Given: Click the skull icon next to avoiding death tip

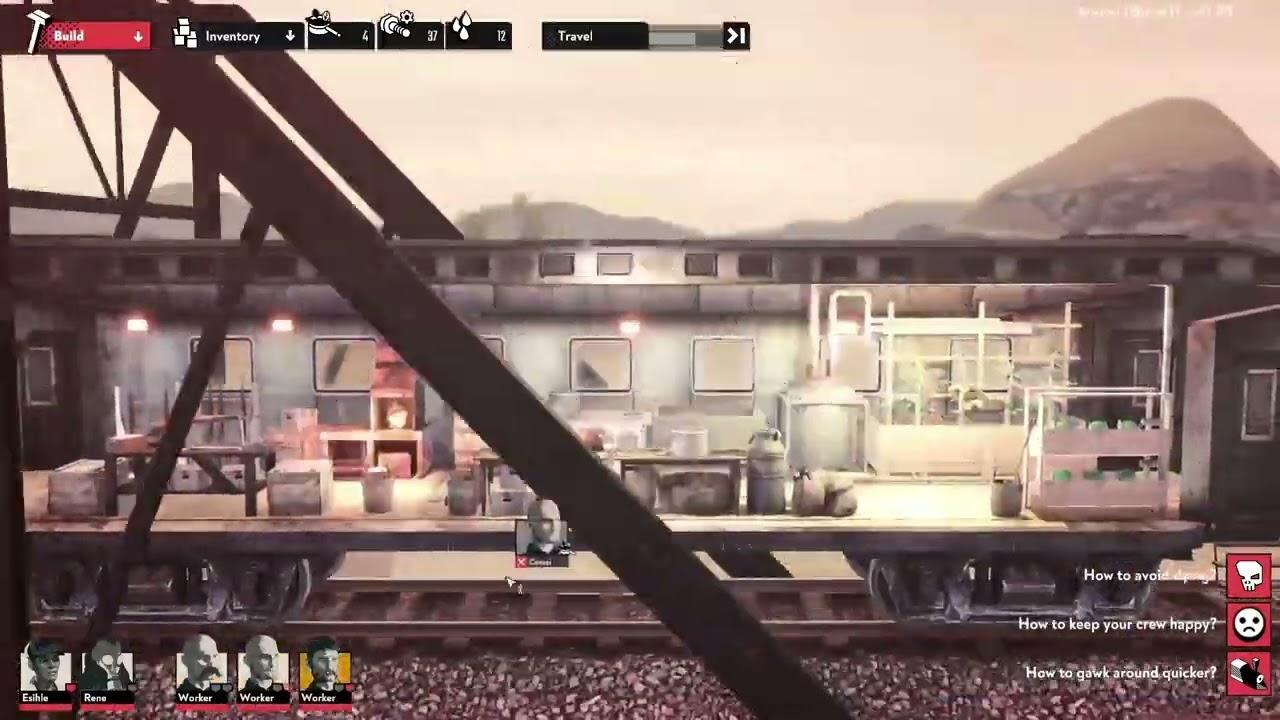Looking at the screenshot, I should pos(1248,575).
